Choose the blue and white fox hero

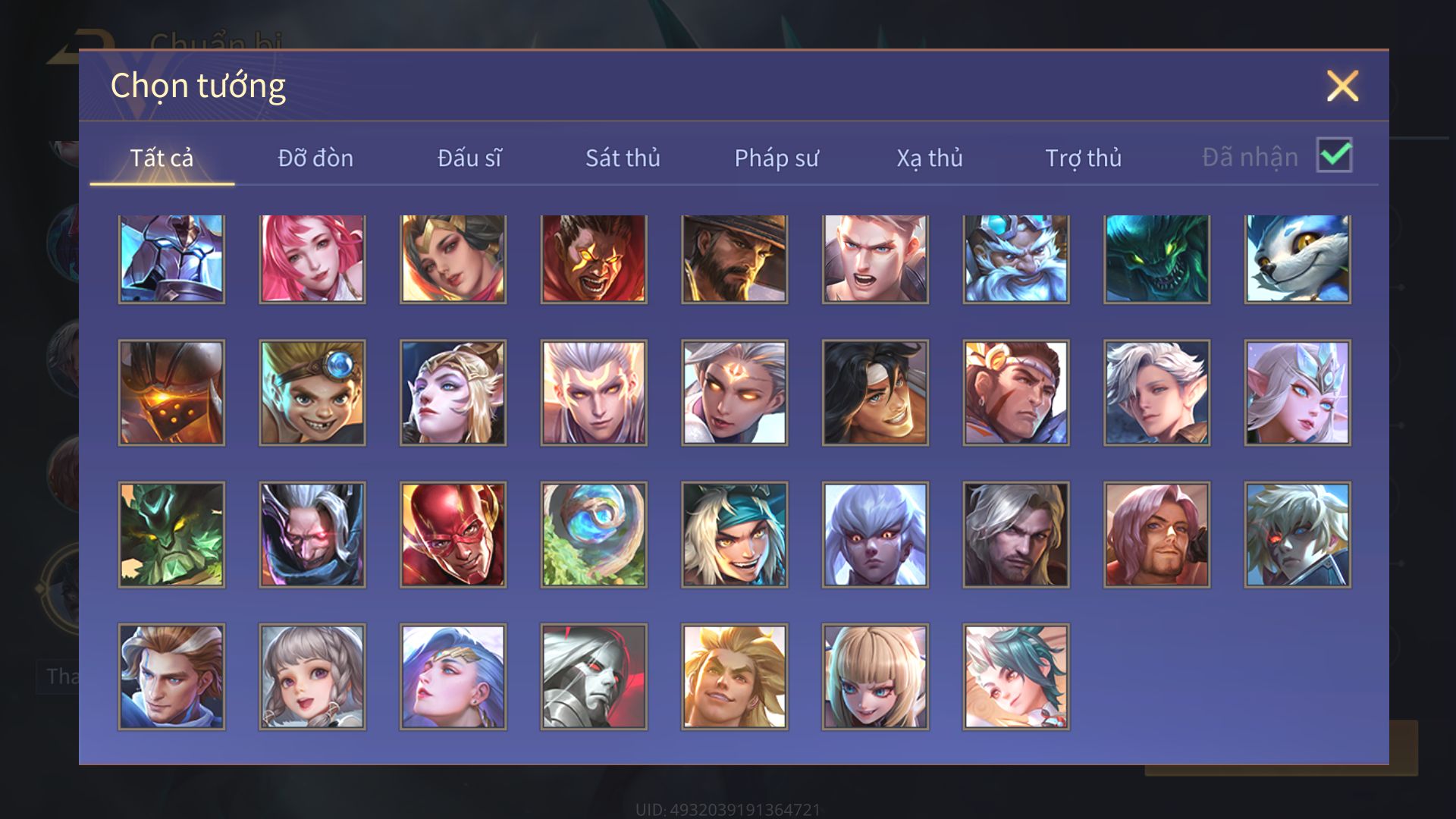1298,259
